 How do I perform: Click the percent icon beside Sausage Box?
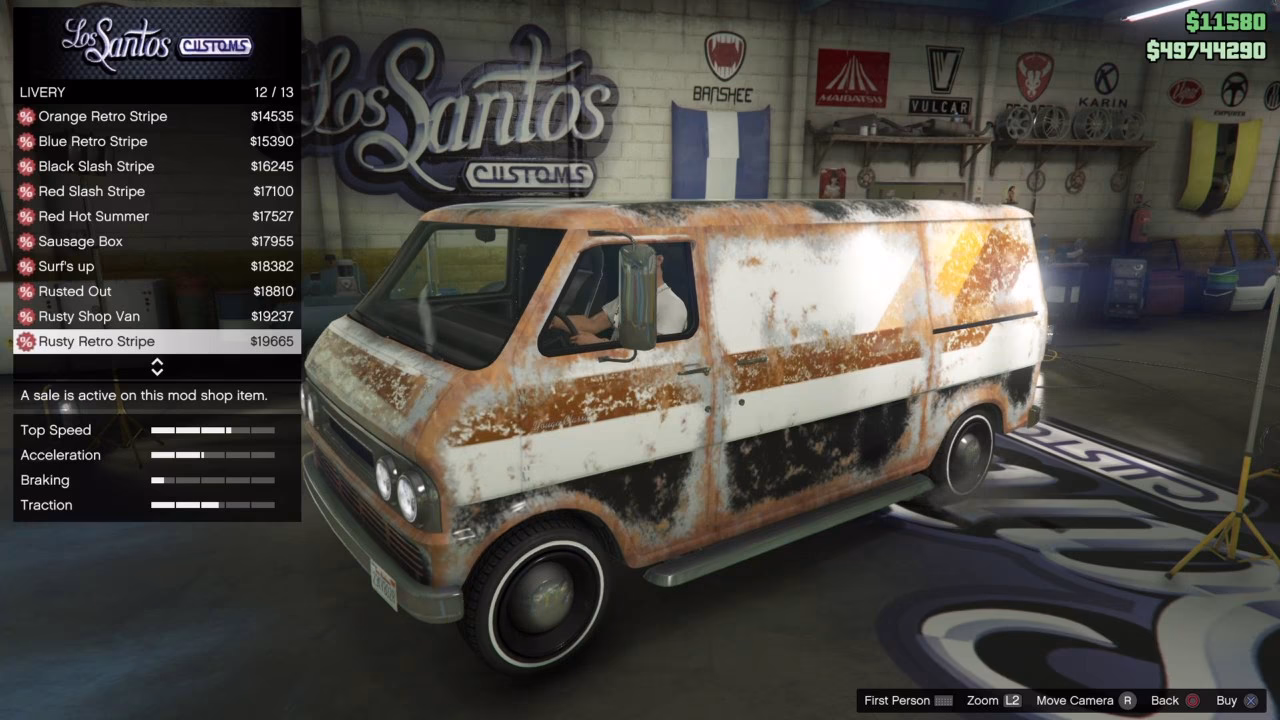tap(25, 241)
